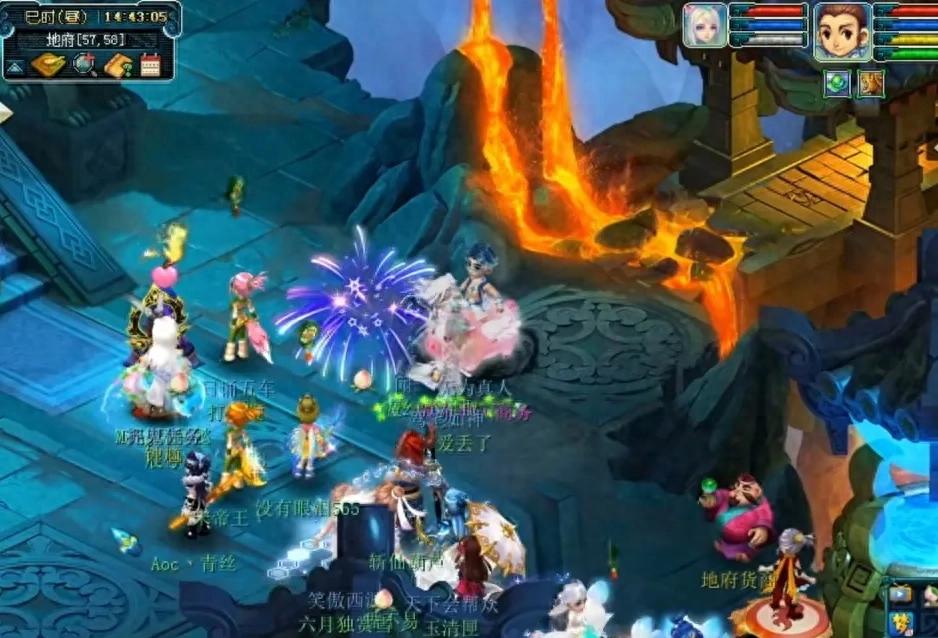
Task: Collapse the minimap panel with the triangle arrow
Action: coord(15,68)
